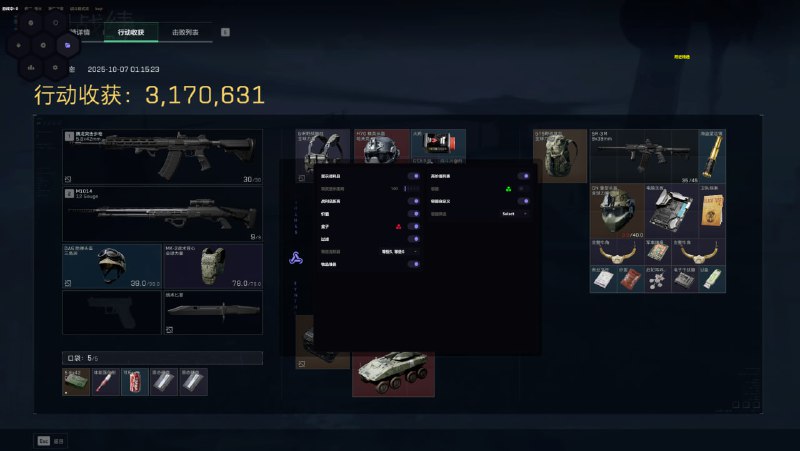Select the tactical chest rig item
This screenshot has height=451, width=800.
(323, 150)
